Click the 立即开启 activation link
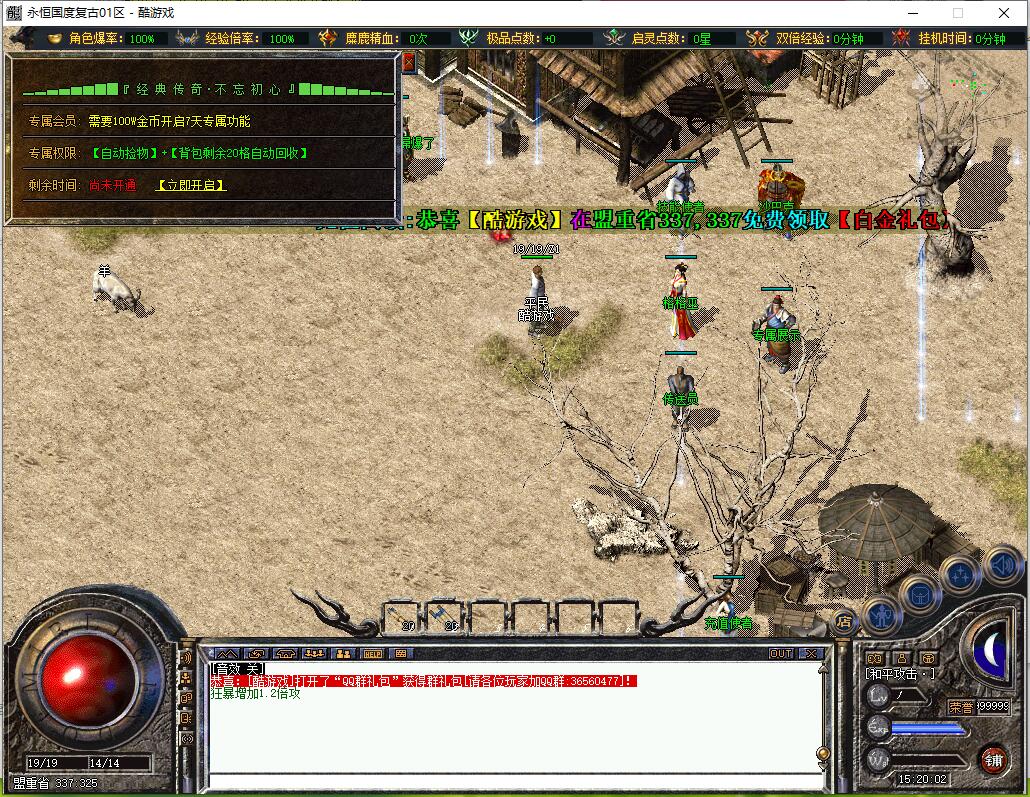The width and height of the screenshot is (1030, 797). click(x=191, y=185)
